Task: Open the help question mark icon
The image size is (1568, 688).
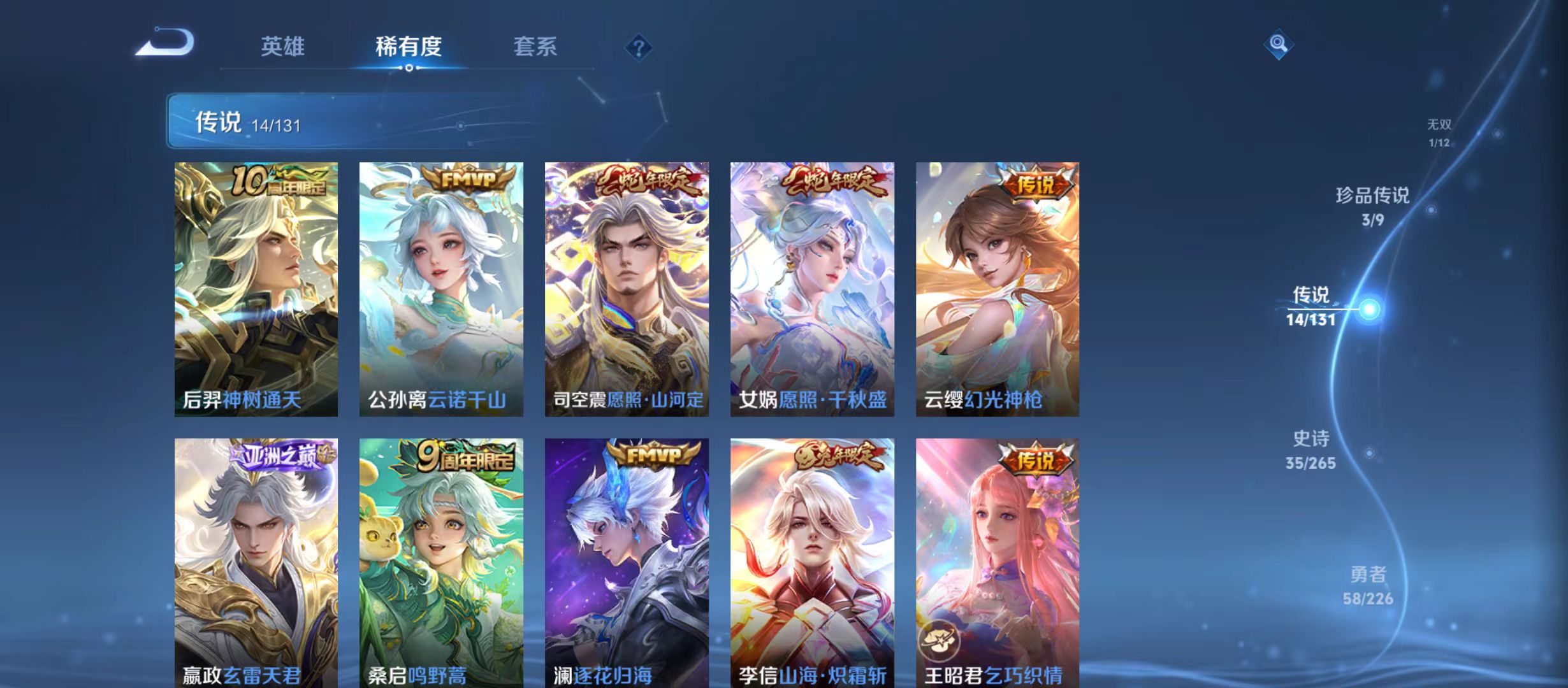Action: (640, 48)
